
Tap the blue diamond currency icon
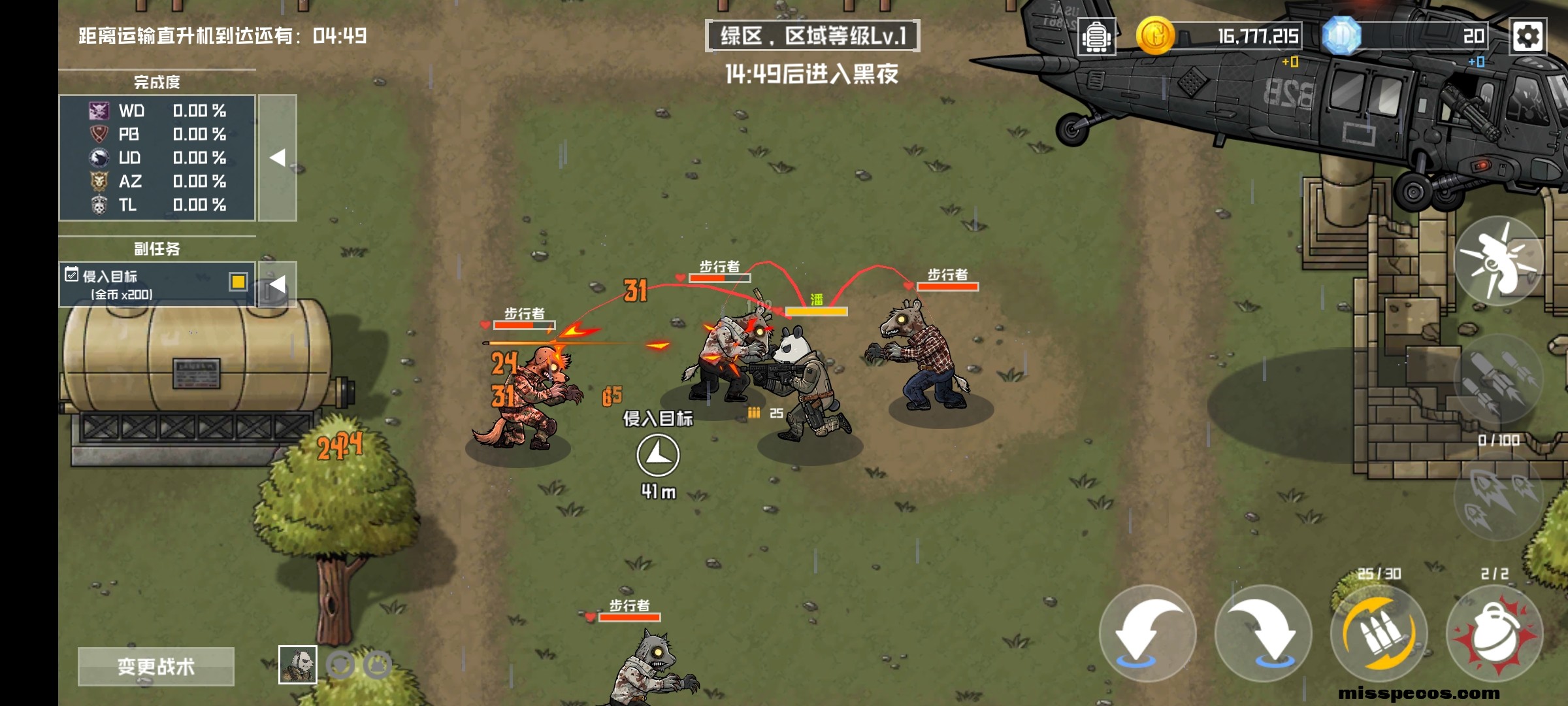[1341, 36]
